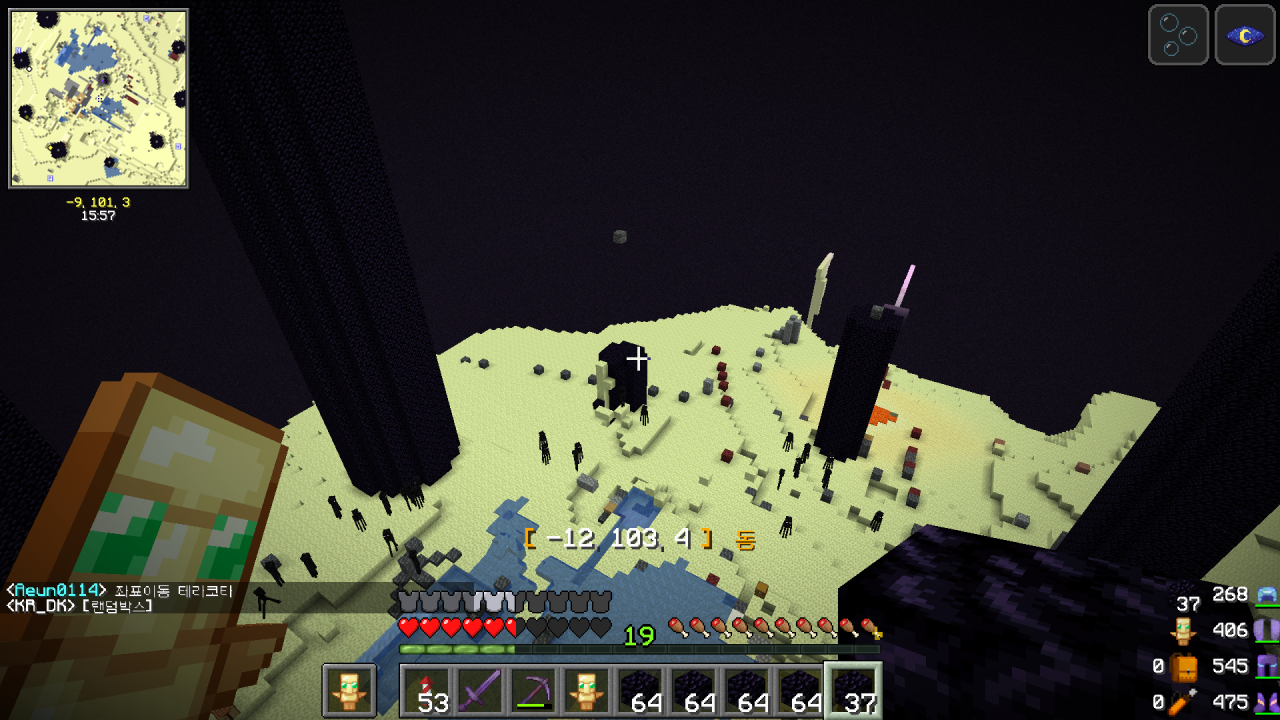Select the firework rocket hotbar slot
The image size is (1280, 720).
click(x=426, y=691)
